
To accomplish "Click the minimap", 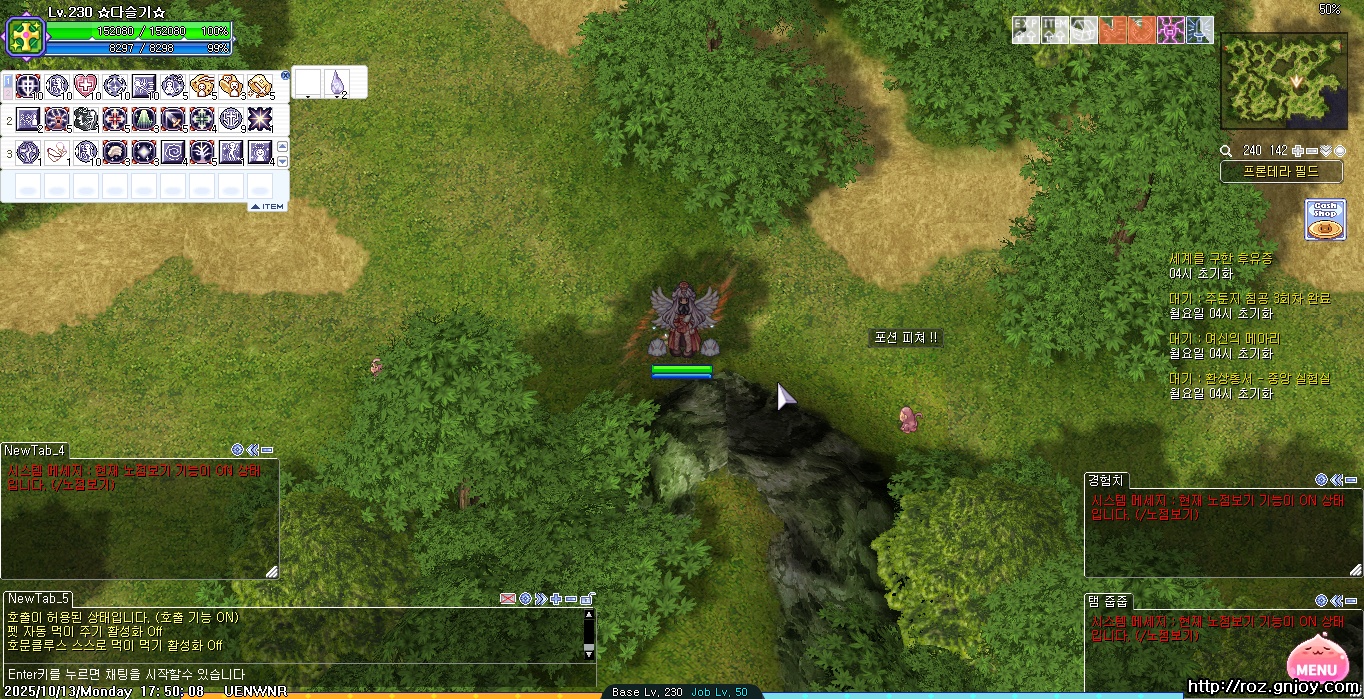I will point(1284,81).
